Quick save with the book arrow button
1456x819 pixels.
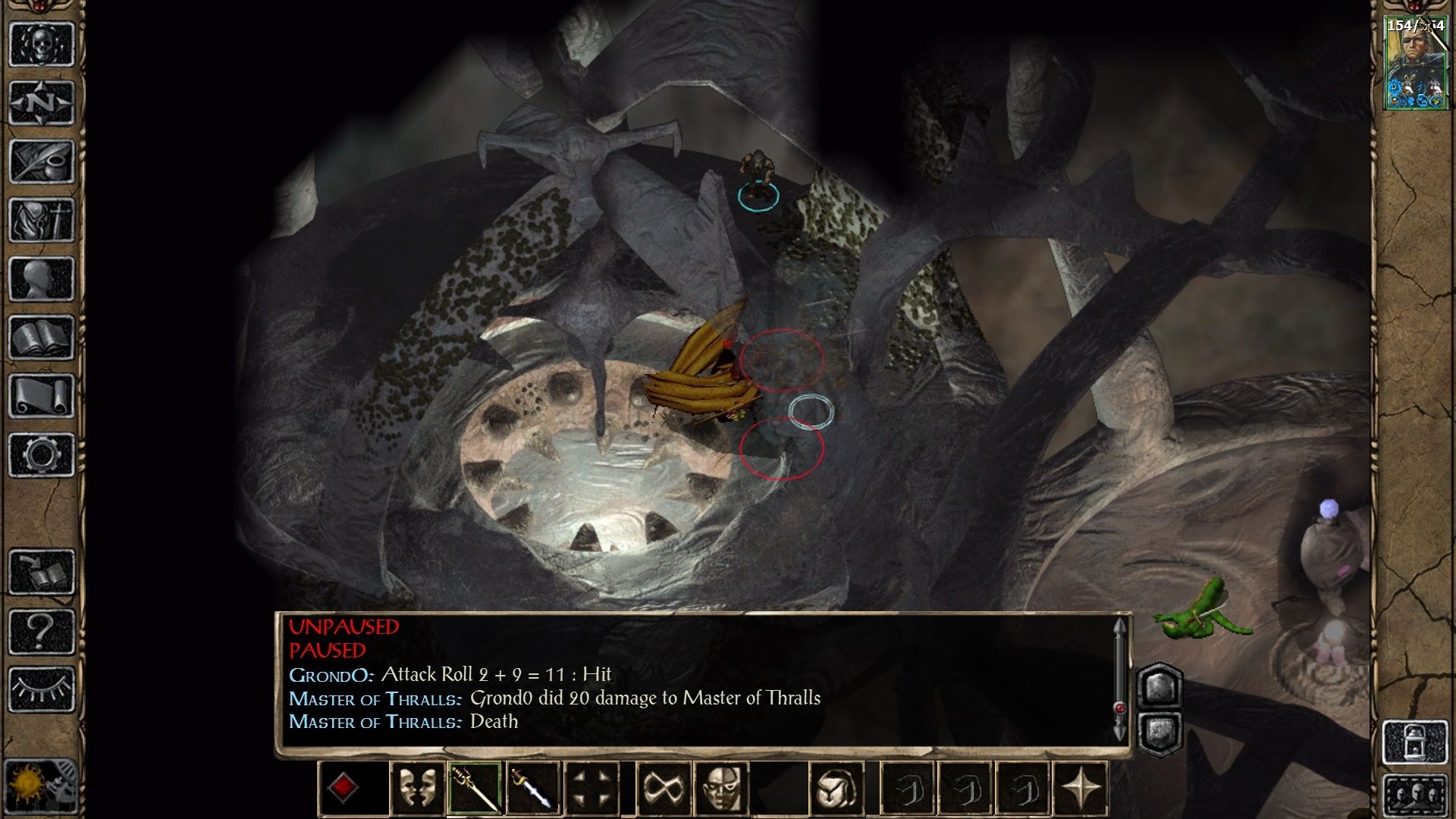pyautogui.click(x=42, y=572)
